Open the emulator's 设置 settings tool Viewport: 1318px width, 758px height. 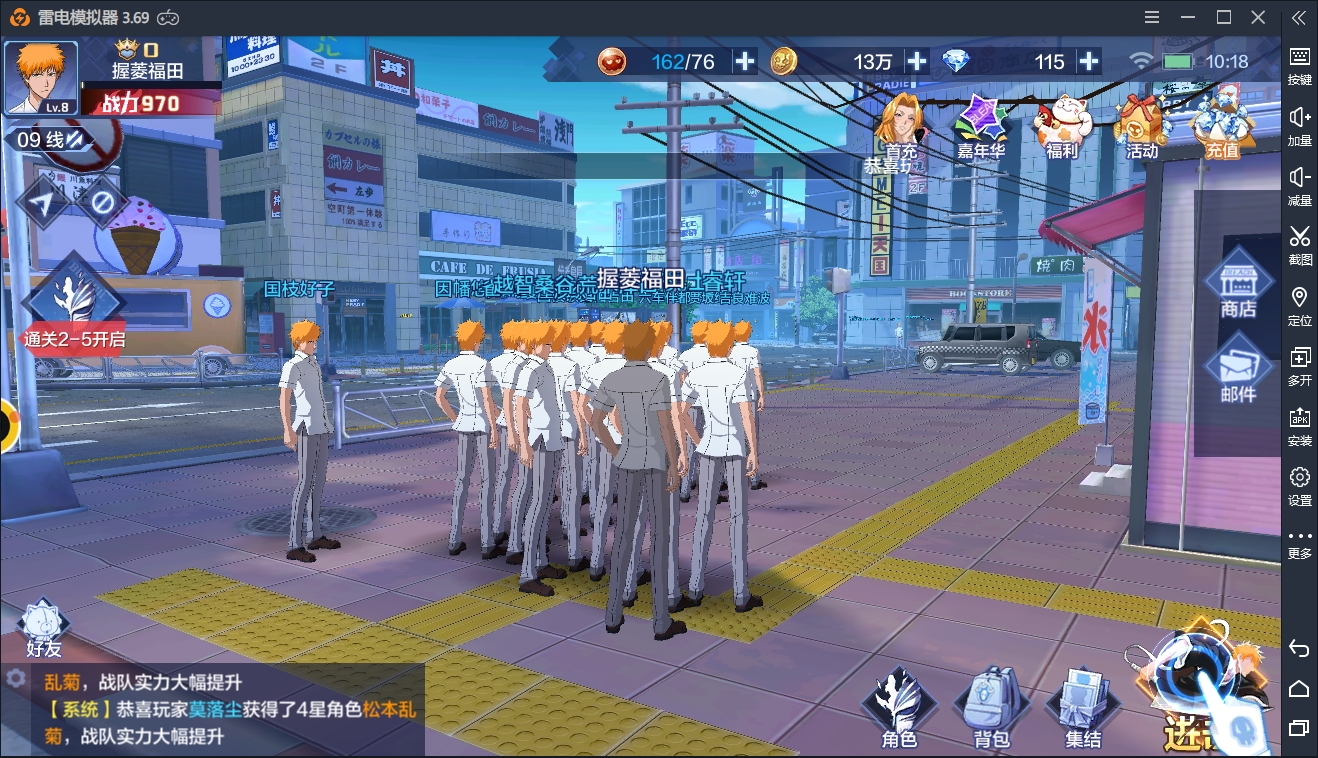click(x=1299, y=485)
